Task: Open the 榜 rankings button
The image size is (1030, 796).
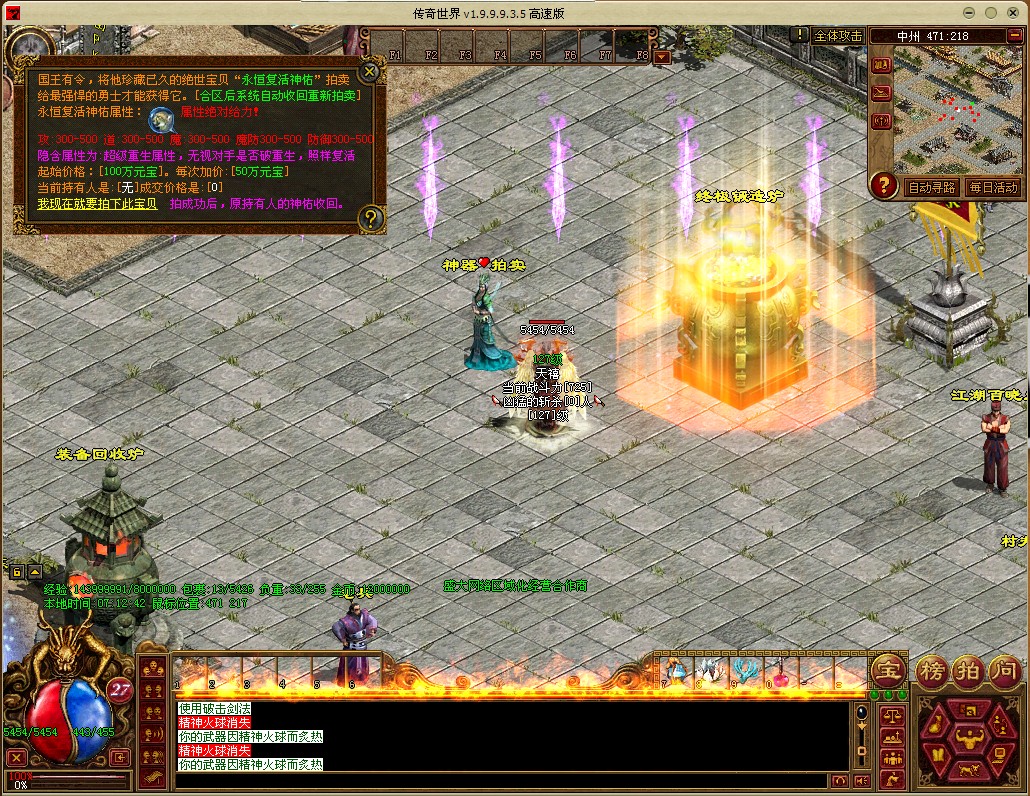Action: click(932, 669)
